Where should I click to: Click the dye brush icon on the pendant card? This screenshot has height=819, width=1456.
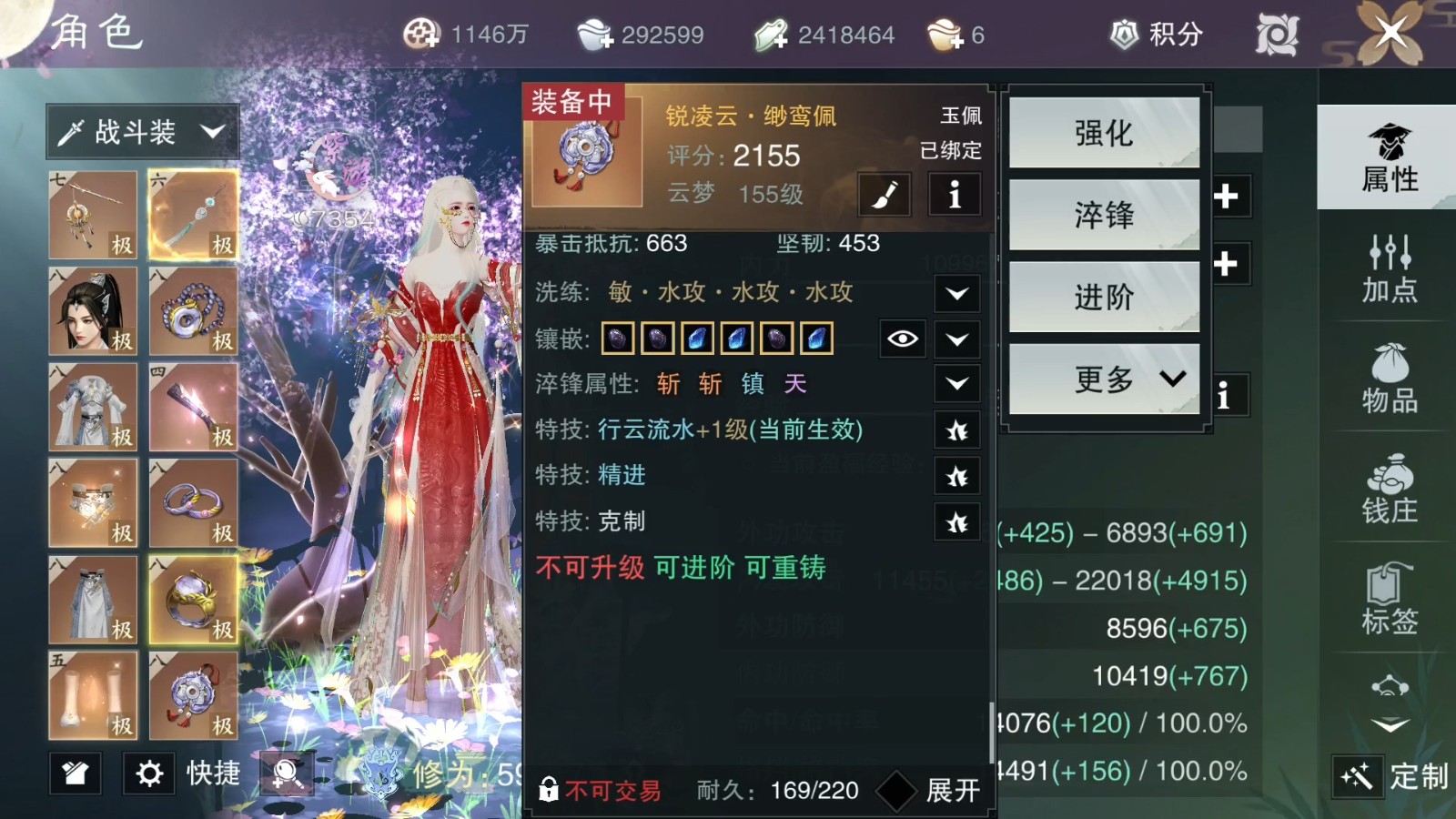[x=884, y=194]
